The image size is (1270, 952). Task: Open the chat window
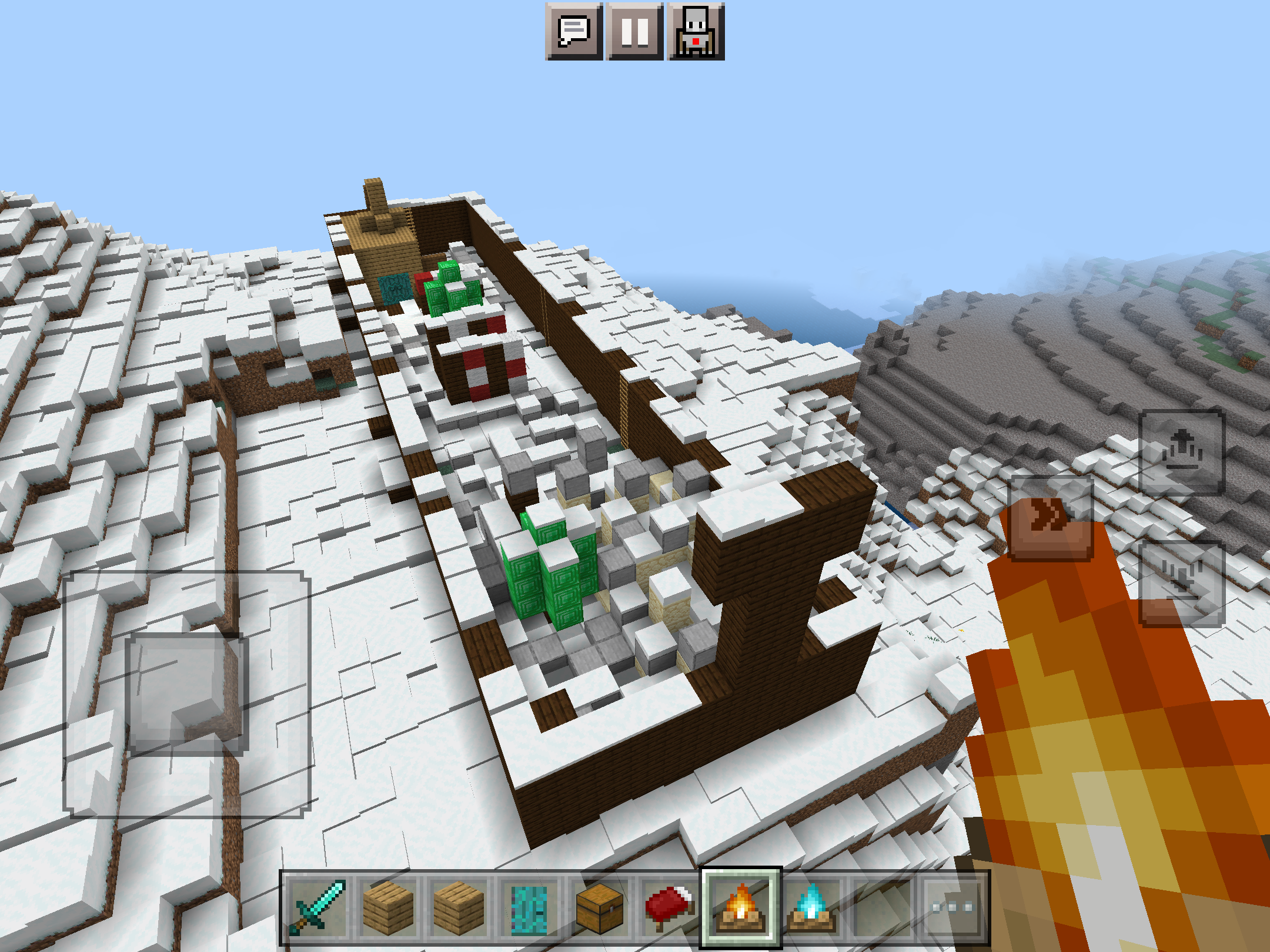pos(574,31)
